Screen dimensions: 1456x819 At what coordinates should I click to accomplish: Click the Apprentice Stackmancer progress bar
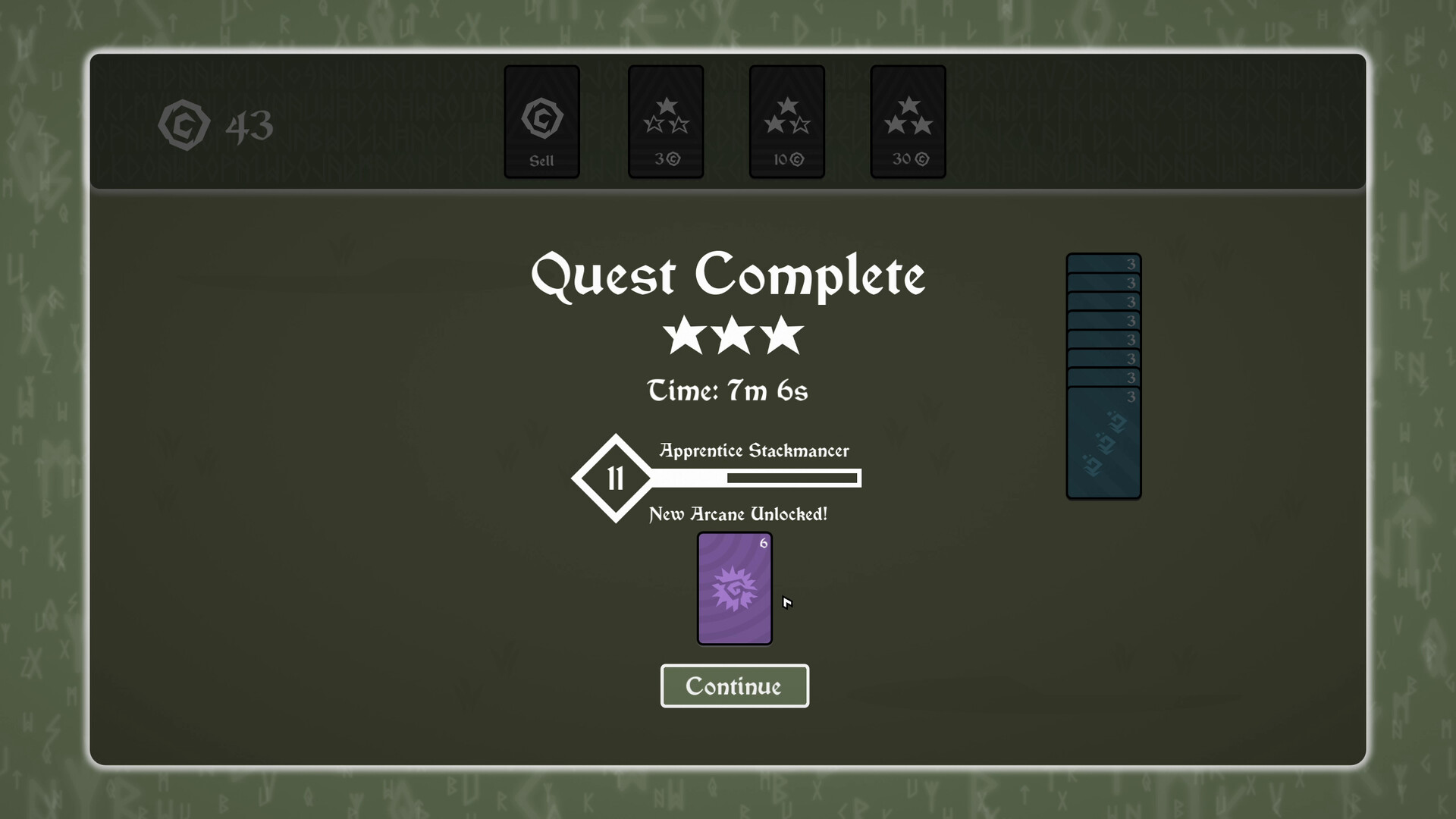(x=792, y=478)
